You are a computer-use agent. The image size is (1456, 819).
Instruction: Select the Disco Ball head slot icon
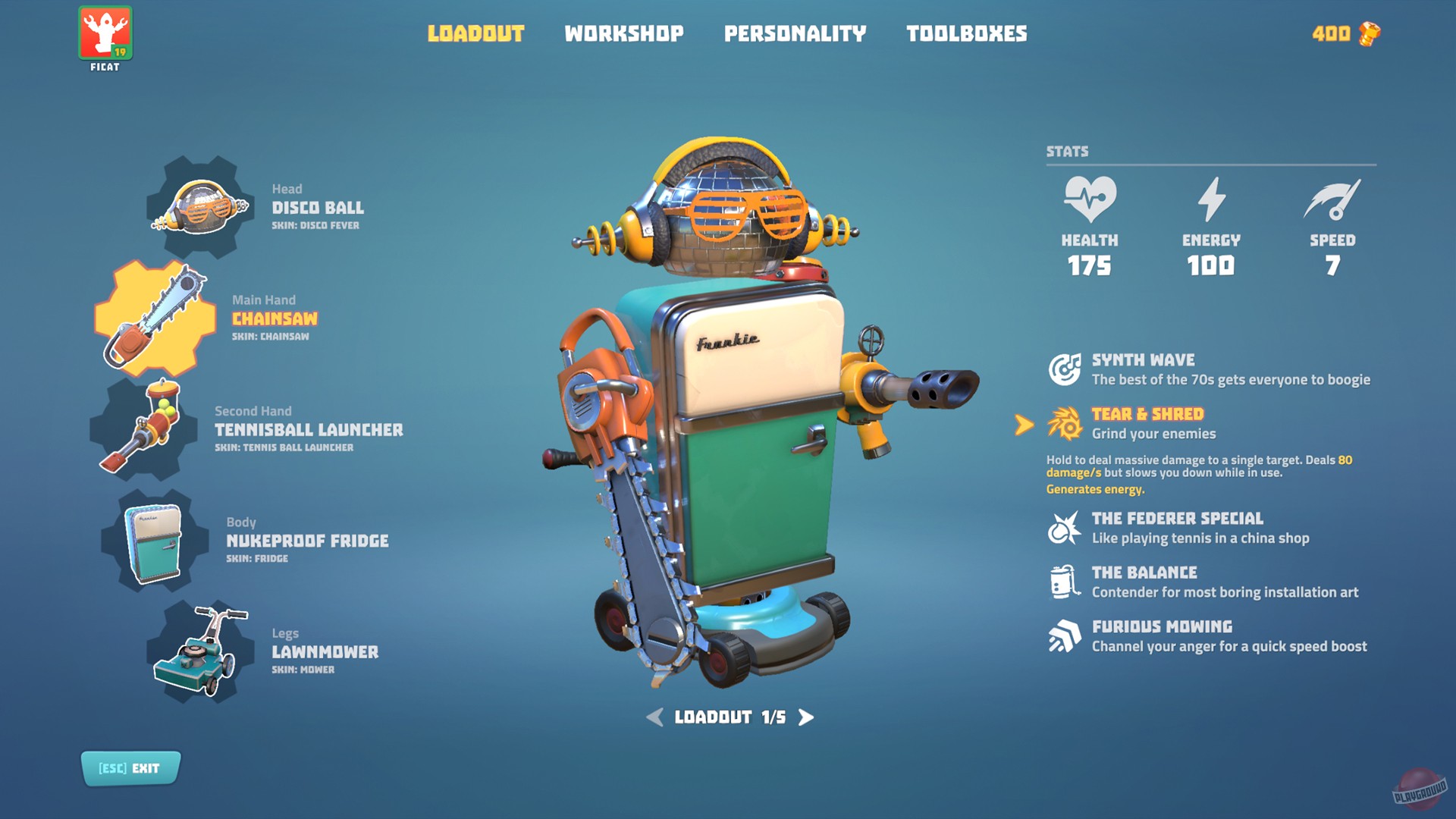(x=199, y=206)
